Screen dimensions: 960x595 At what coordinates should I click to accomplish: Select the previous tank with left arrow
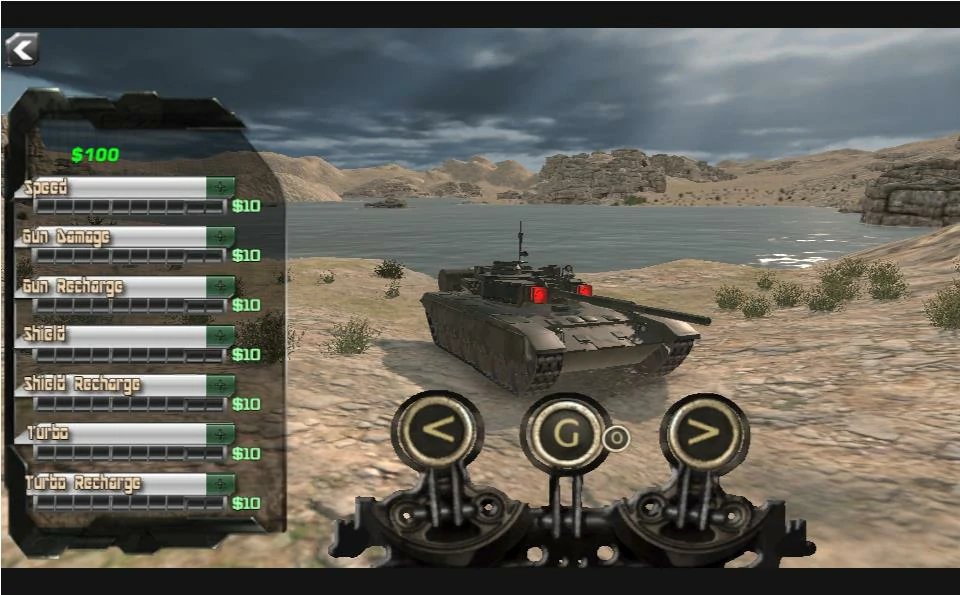click(x=438, y=432)
